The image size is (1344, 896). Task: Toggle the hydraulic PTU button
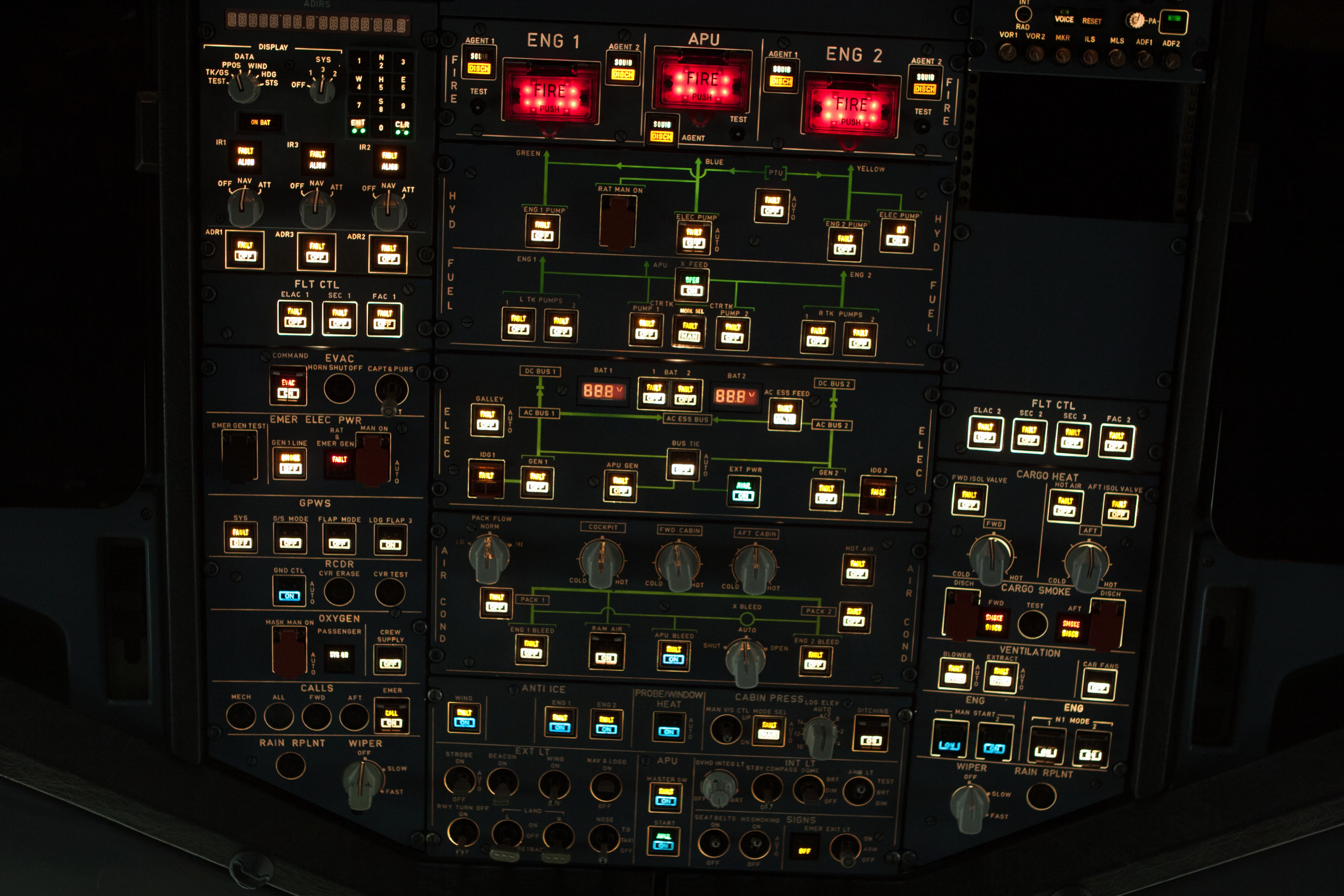click(772, 206)
